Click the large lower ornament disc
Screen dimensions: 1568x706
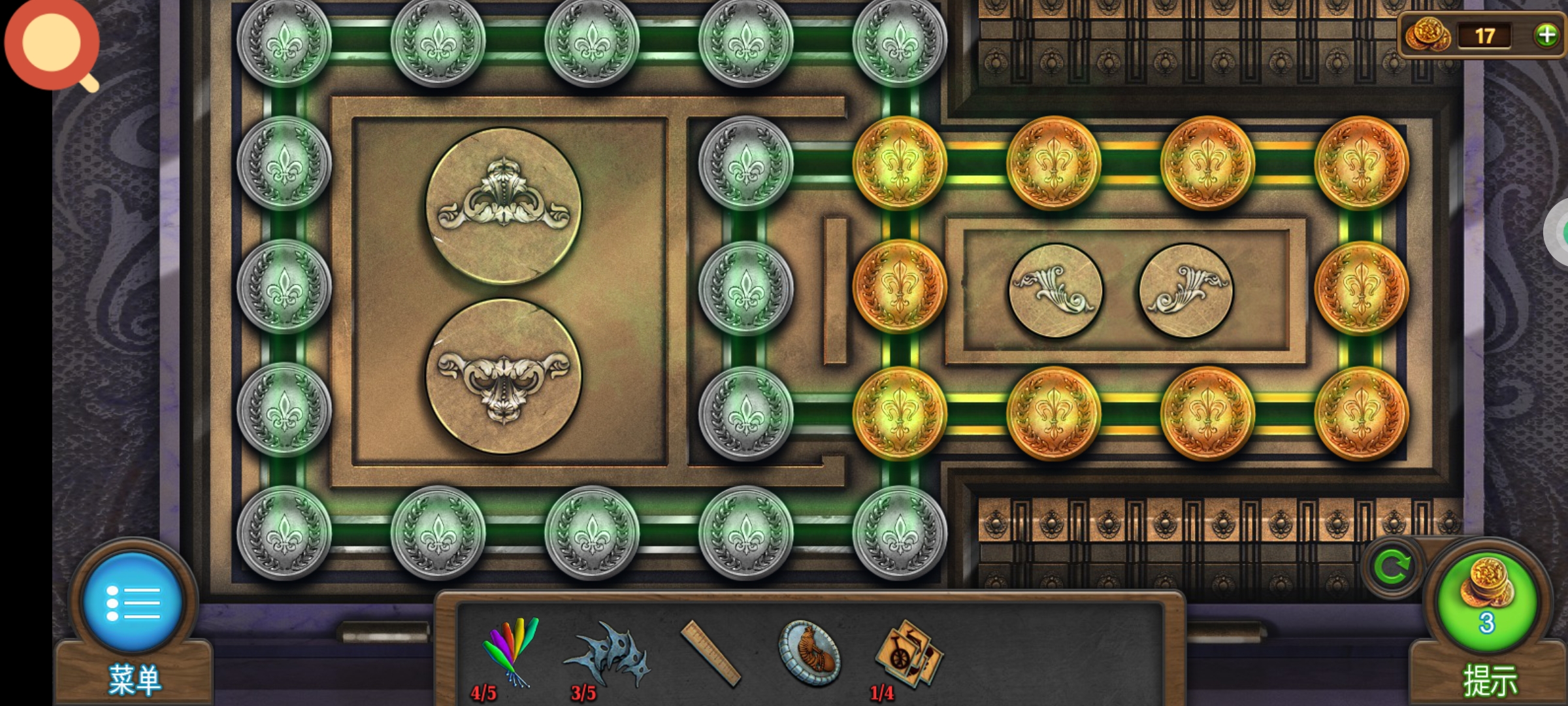point(503,376)
